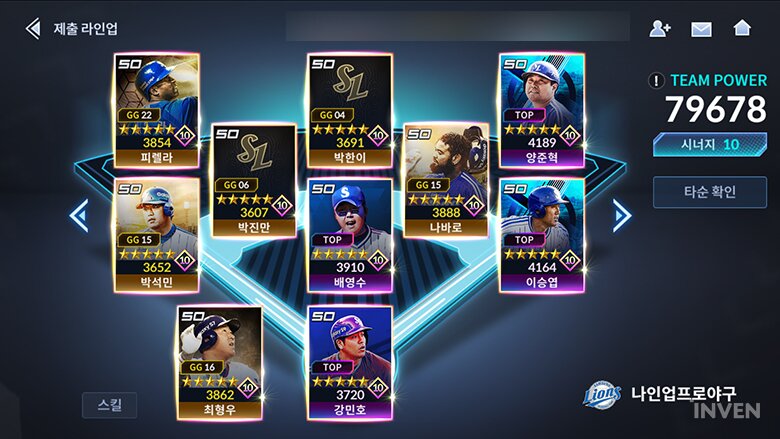Go back using the top-left arrow
Screen dimensions: 780x439
33,28
